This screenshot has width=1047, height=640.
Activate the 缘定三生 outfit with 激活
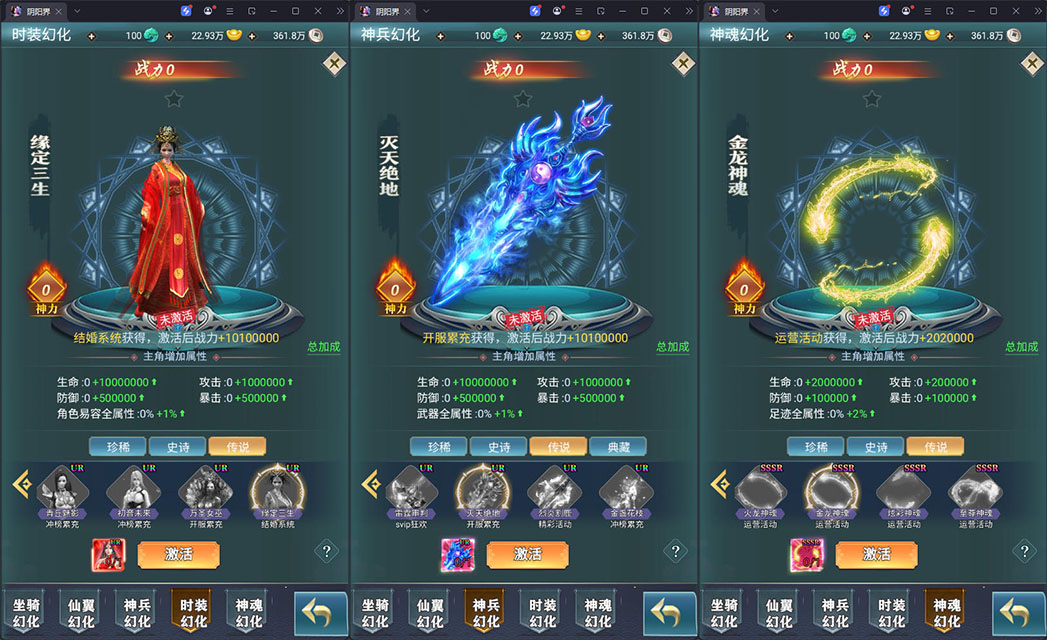(178, 554)
